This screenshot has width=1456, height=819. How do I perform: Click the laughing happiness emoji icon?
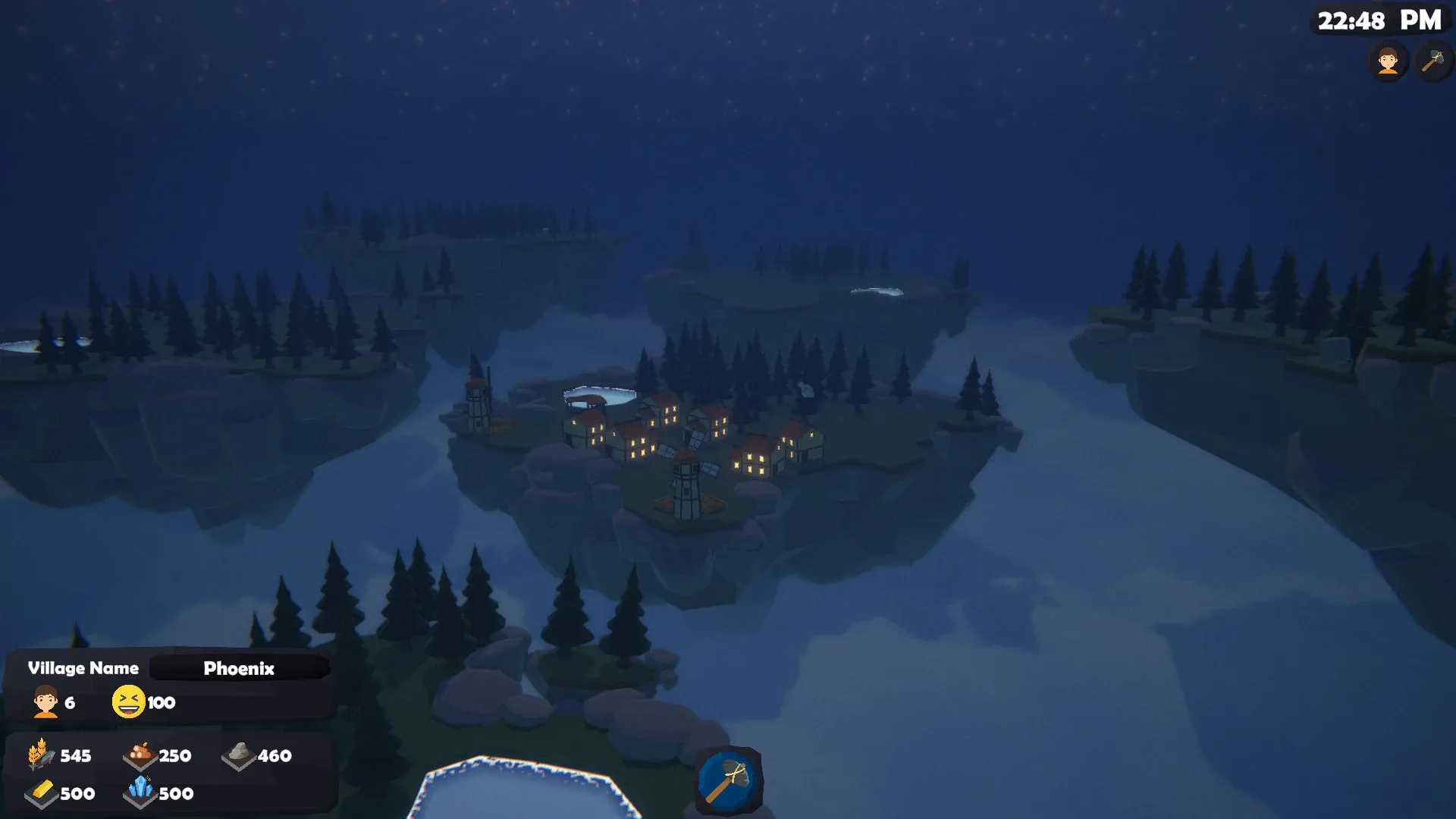129,701
